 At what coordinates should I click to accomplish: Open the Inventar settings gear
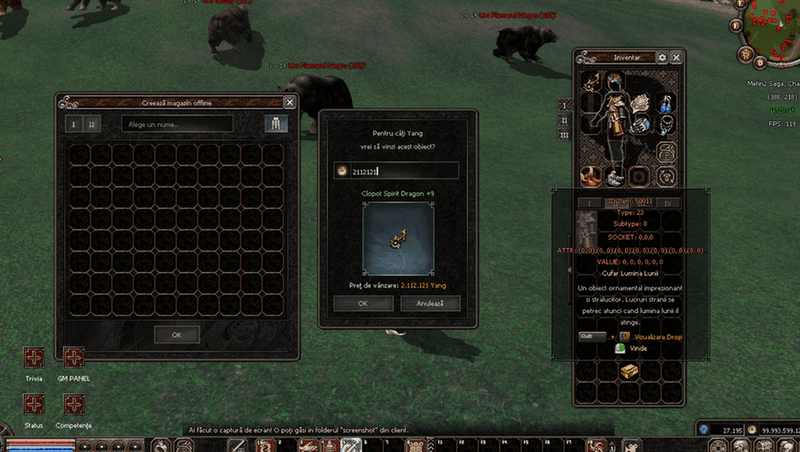coord(662,58)
